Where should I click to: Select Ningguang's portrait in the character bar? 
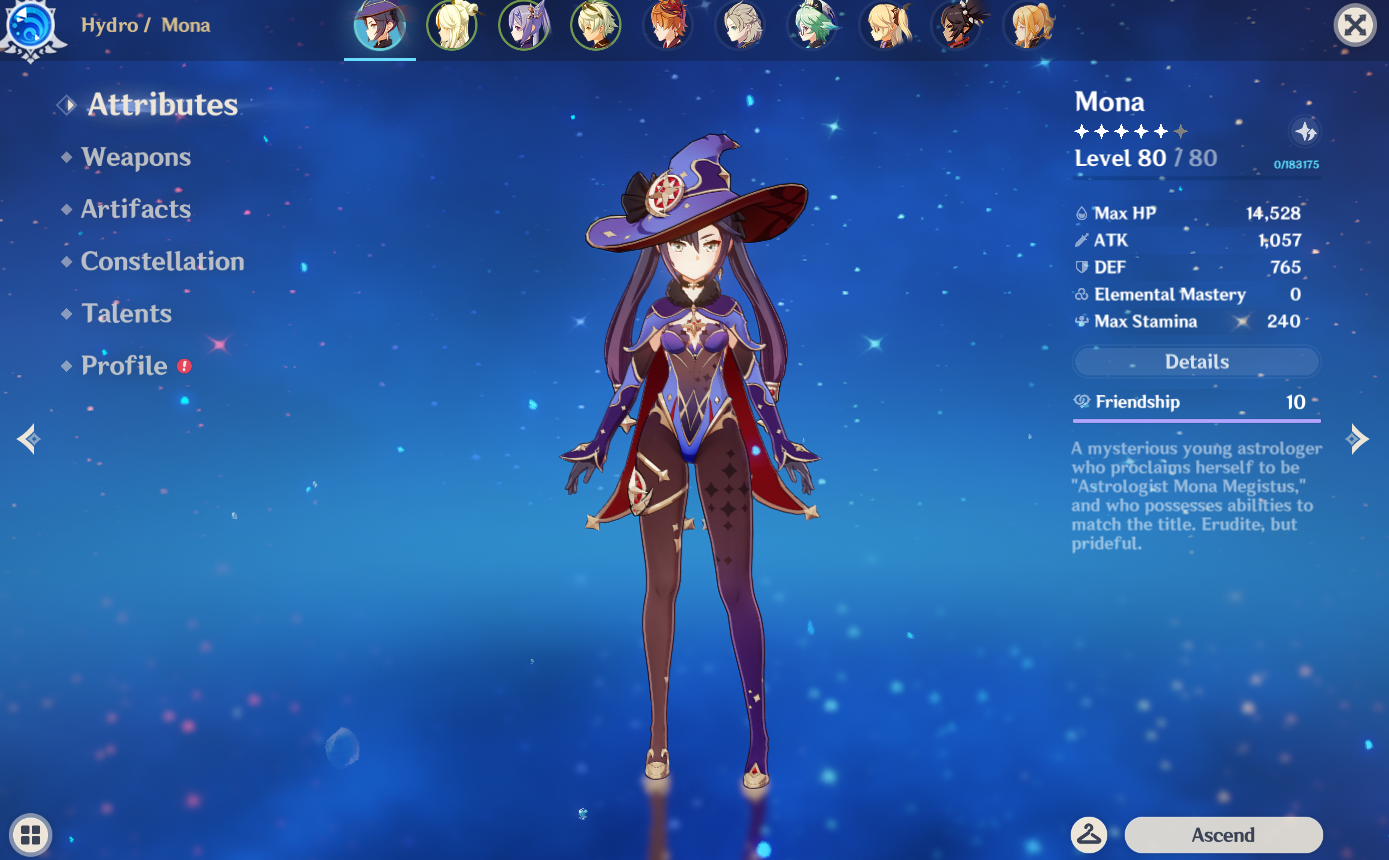(x=452, y=25)
